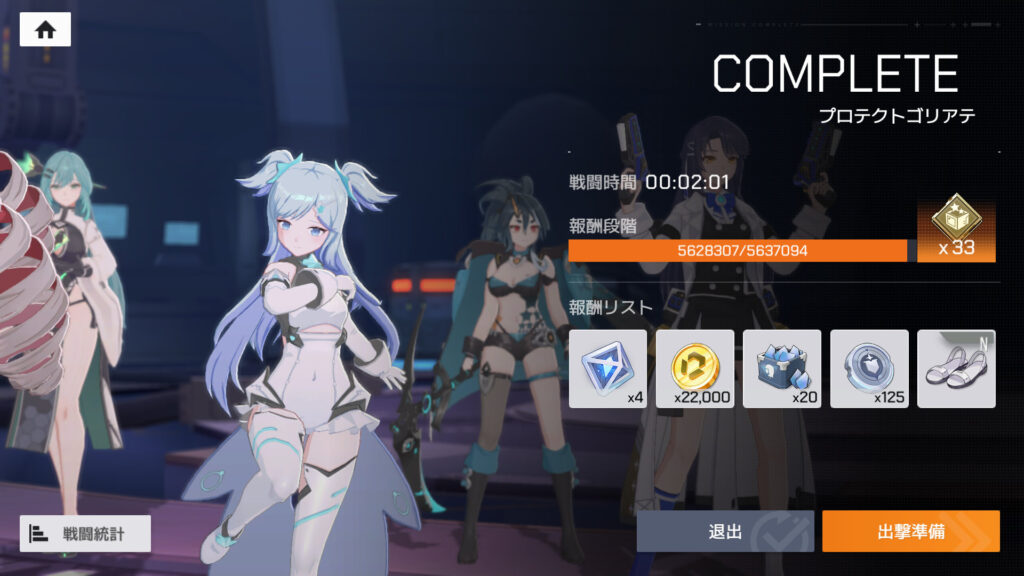Image resolution: width=1024 pixels, height=576 pixels.
Task: Click the 退出 exit button
Action: (724, 531)
